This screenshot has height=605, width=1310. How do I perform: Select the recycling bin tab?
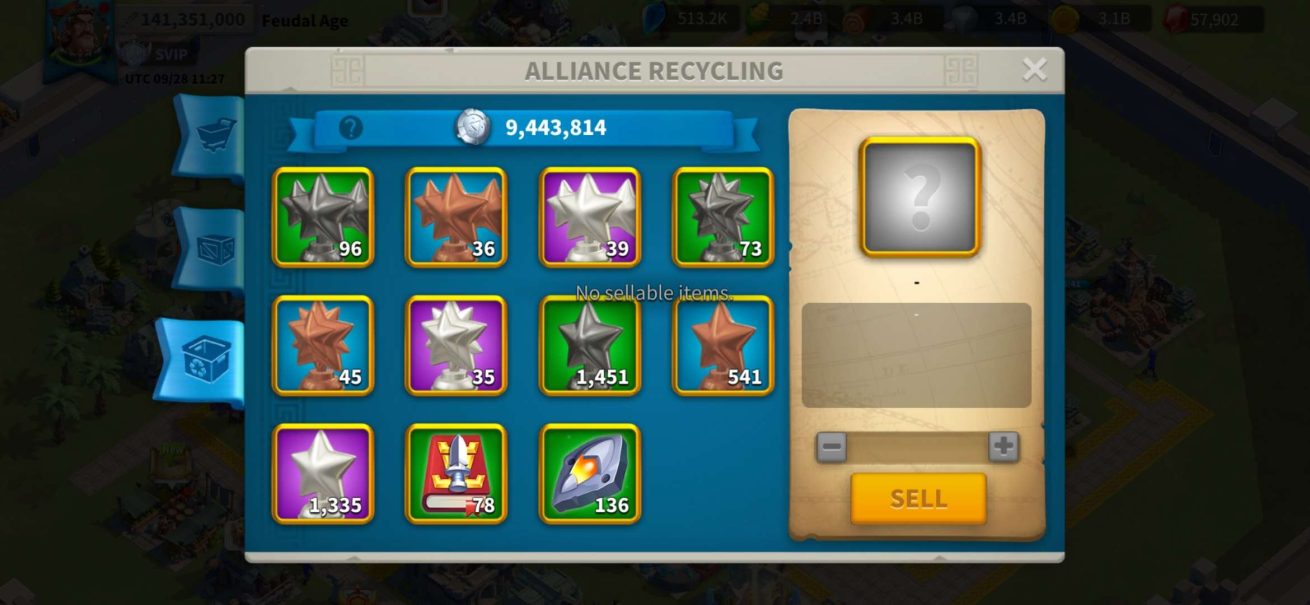(205, 362)
